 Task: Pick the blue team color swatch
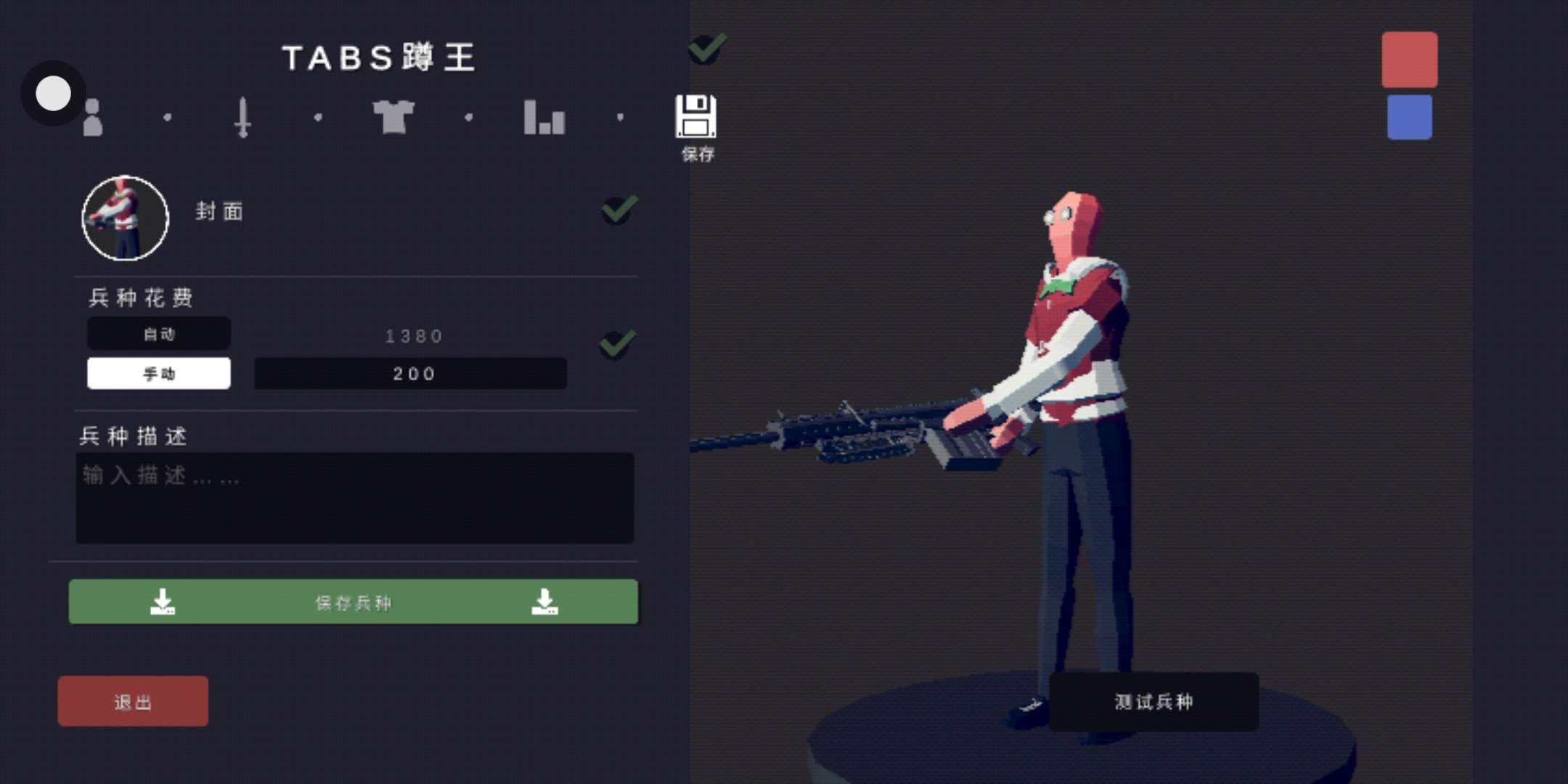1409,117
